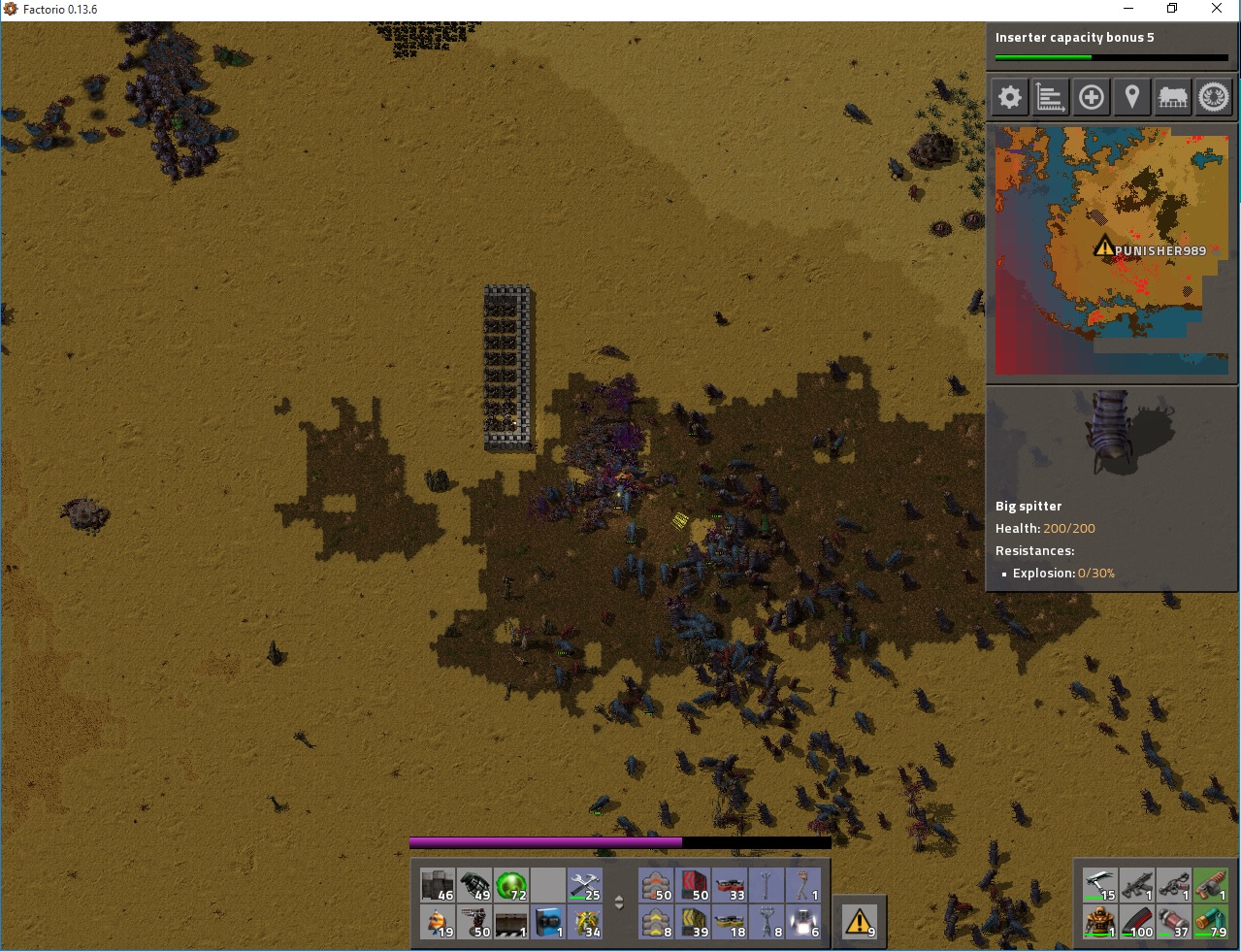Close the Factorio window
Viewport: 1241px width, 952px height.
coord(1217,9)
